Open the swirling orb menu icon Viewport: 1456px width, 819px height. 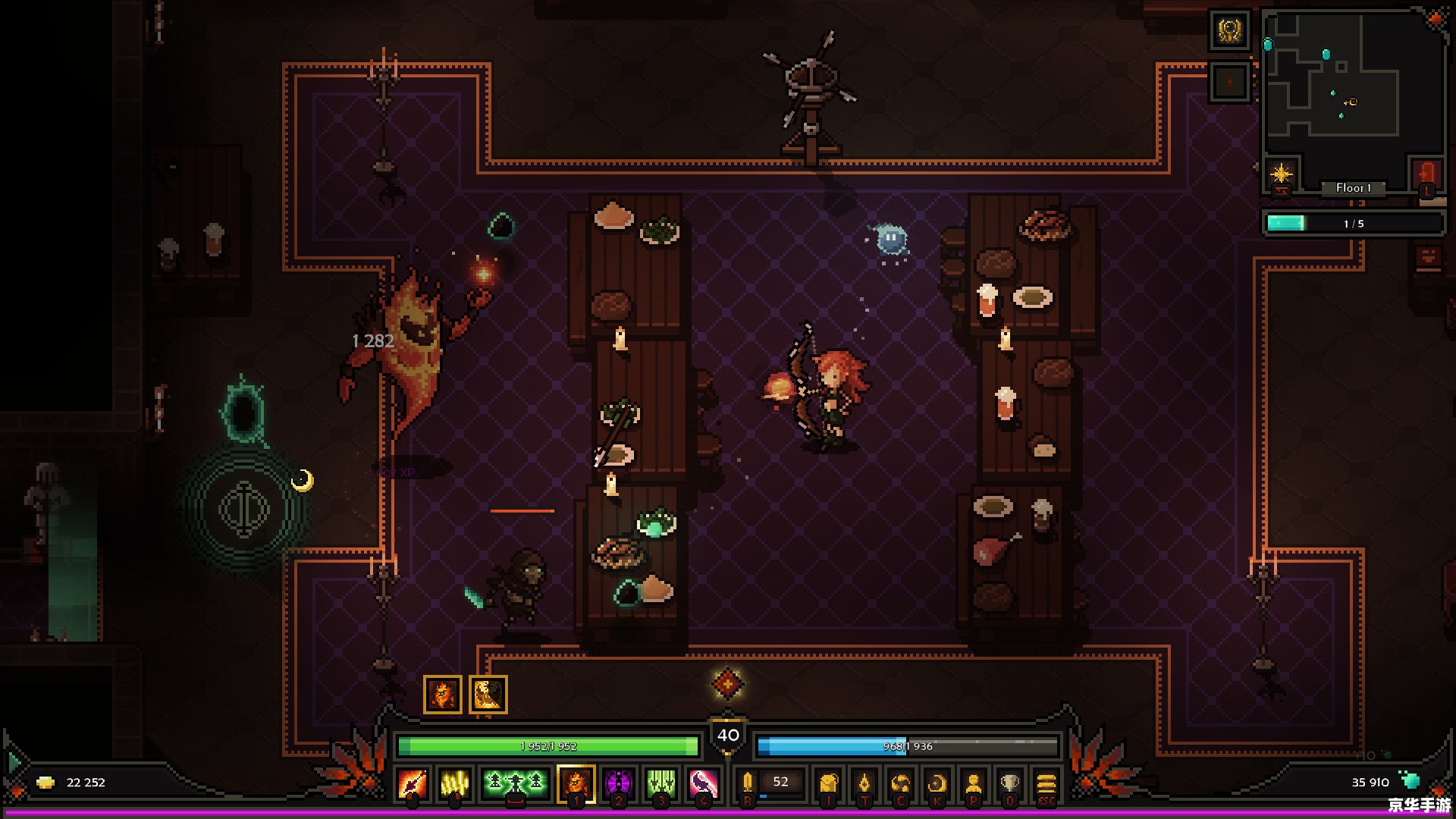click(x=901, y=783)
